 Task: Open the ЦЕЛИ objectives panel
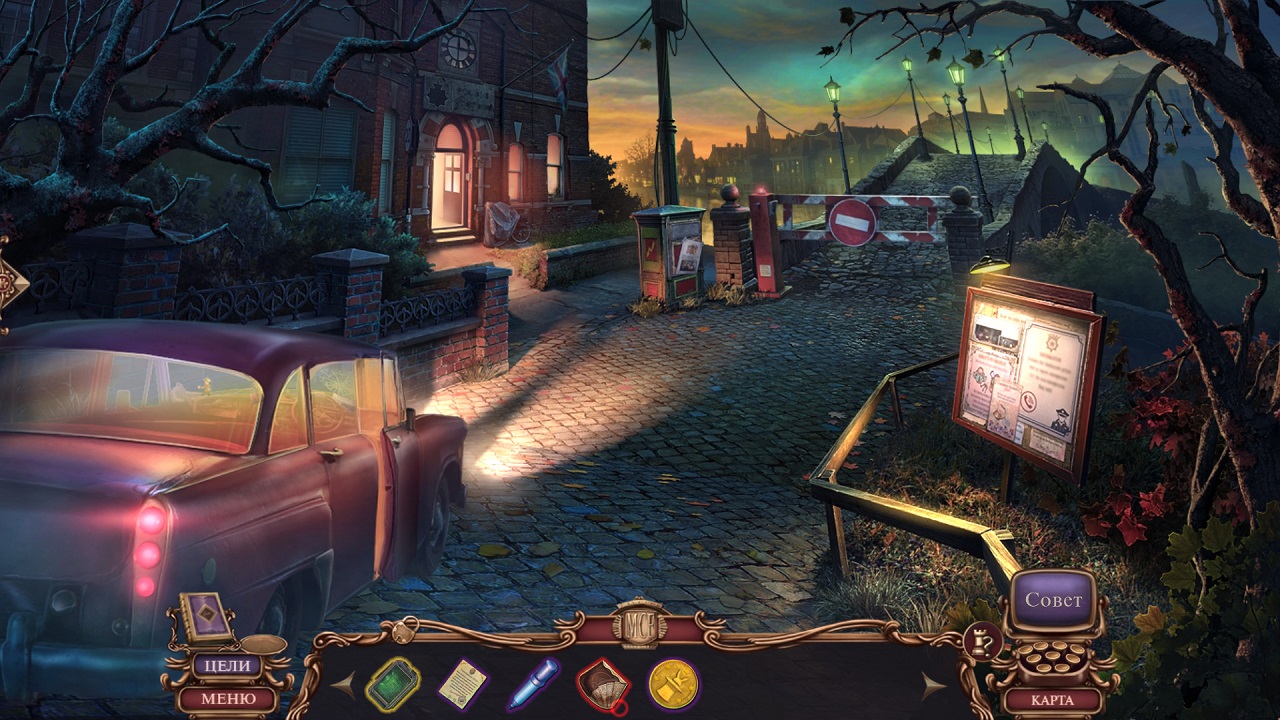[x=227, y=665]
